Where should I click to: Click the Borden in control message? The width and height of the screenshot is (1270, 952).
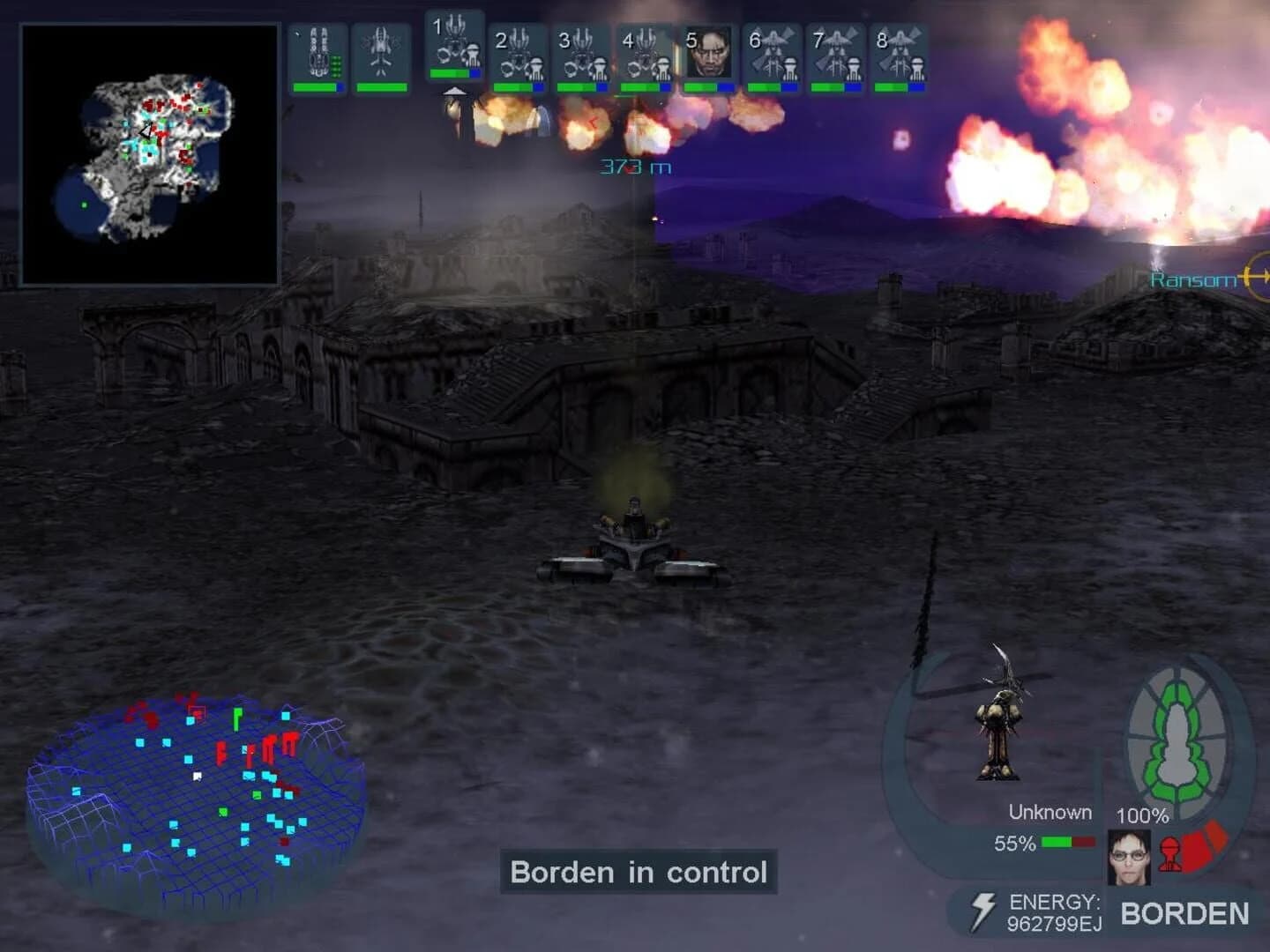[x=639, y=872]
